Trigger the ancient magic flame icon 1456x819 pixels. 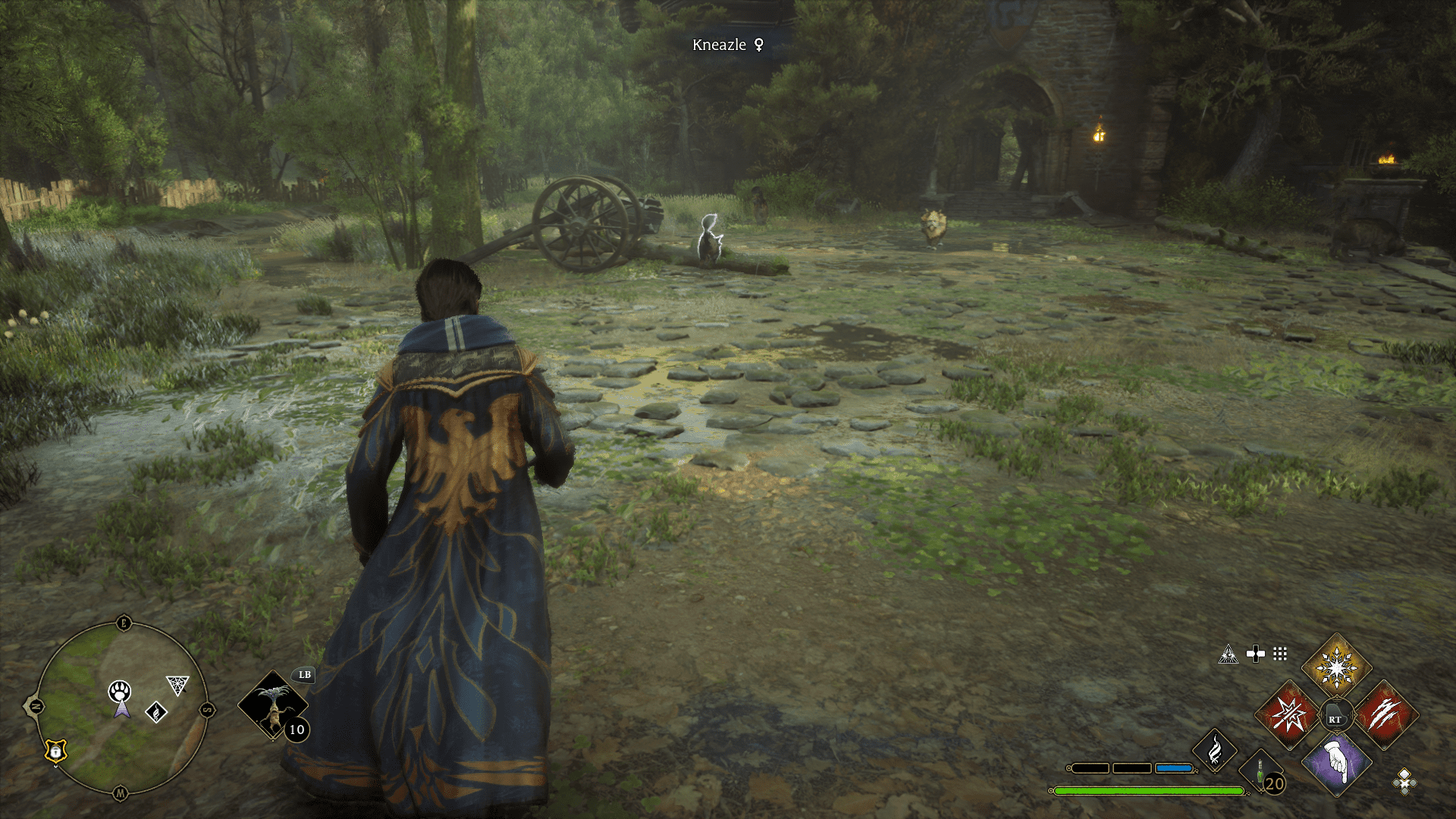[x=1214, y=750]
